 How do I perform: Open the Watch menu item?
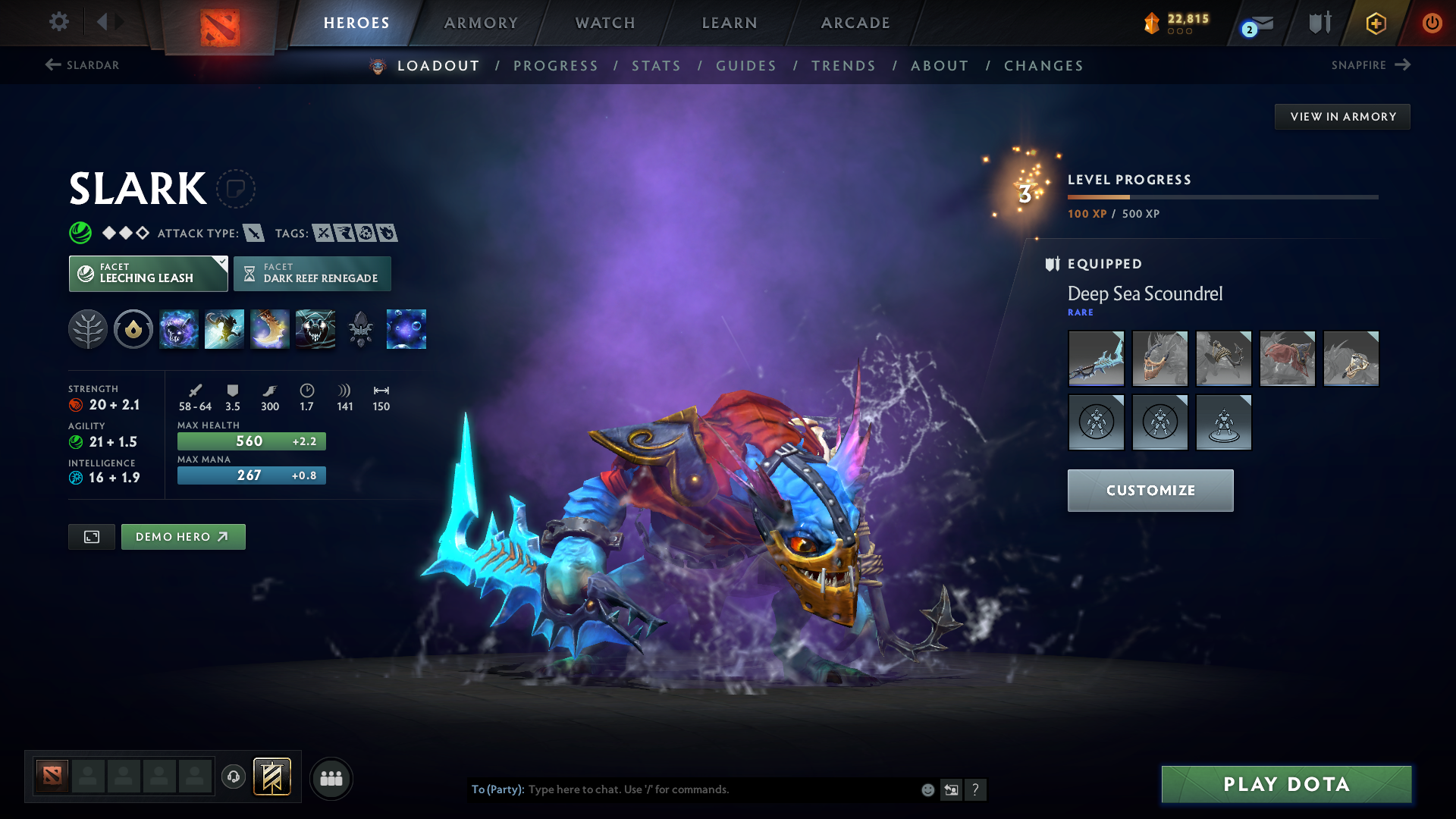coord(604,23)
